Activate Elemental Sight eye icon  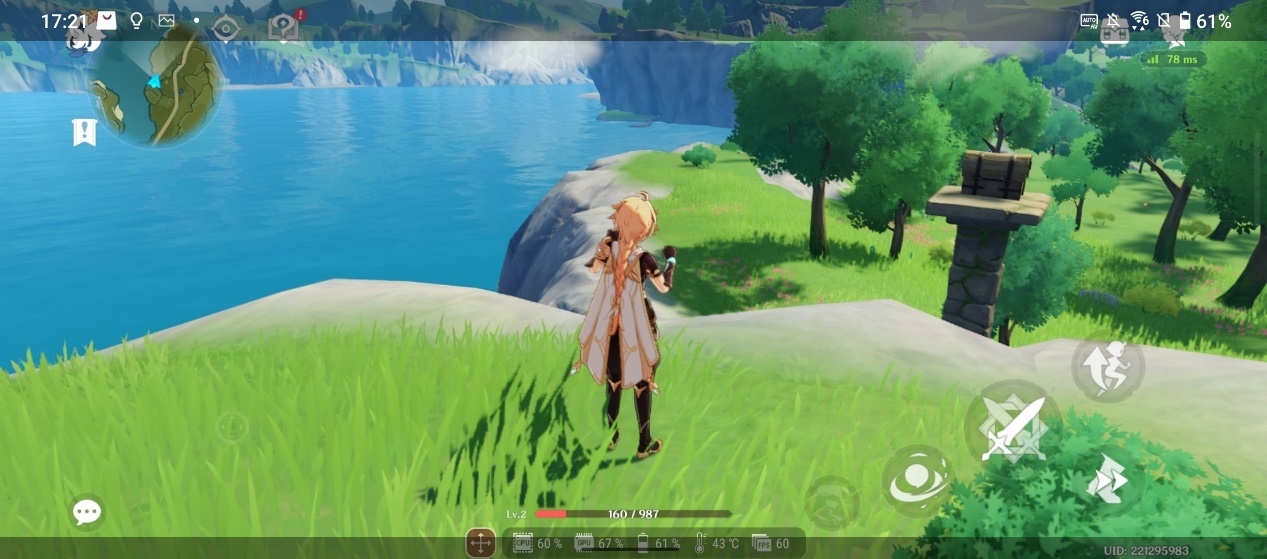[226, 29]
